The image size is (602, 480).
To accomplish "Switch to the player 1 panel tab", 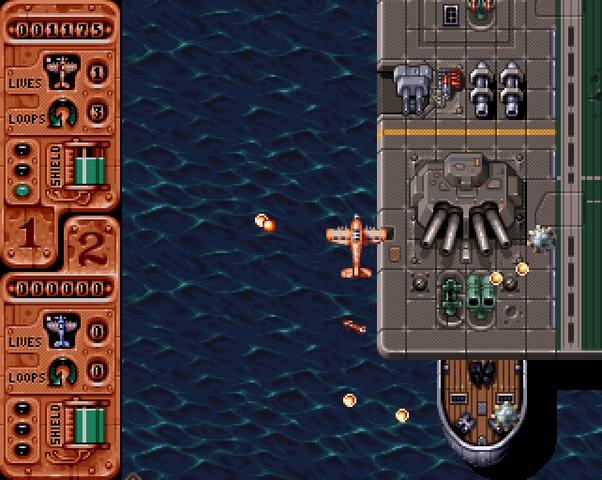I will (28, 234).
